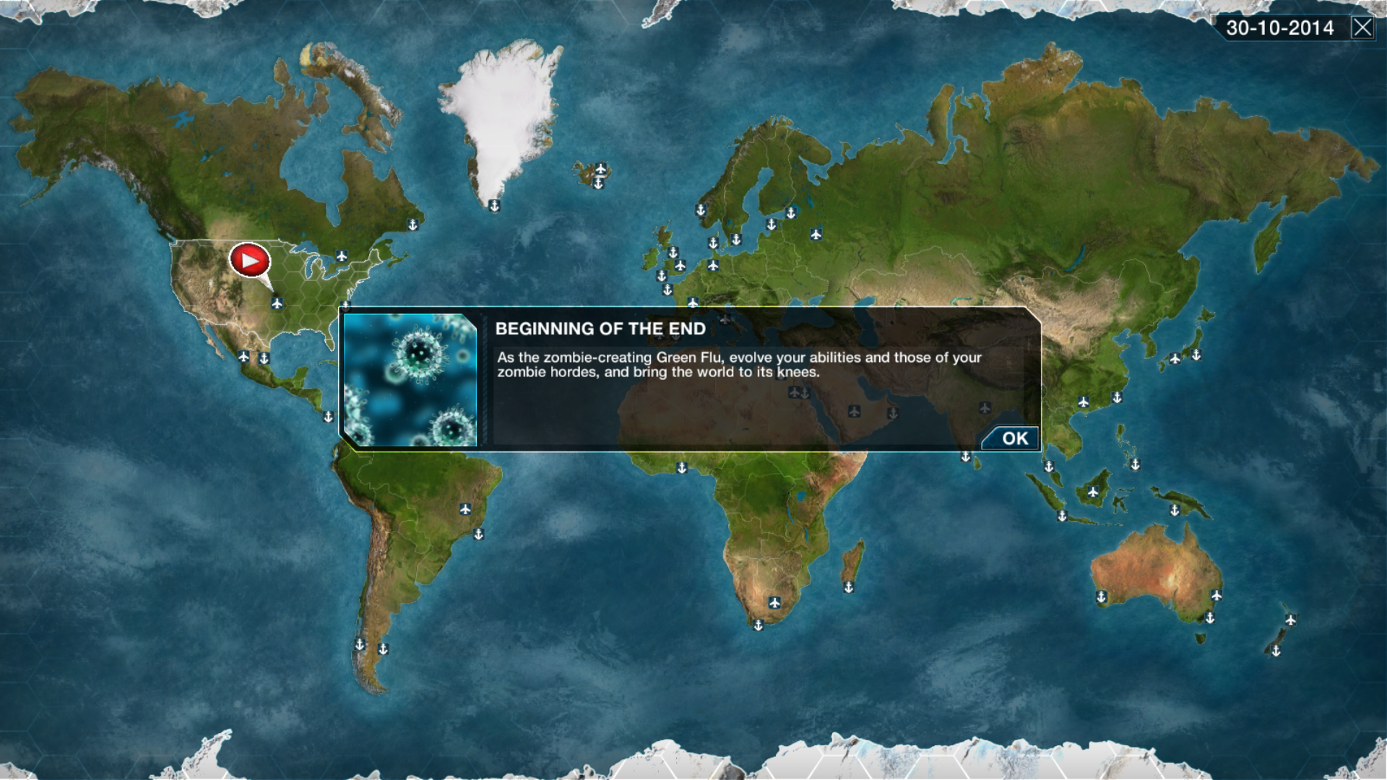Select the seaport anchor on Greenland
The height and width of the screenshot is (780, 1387).
coord(495,206)
